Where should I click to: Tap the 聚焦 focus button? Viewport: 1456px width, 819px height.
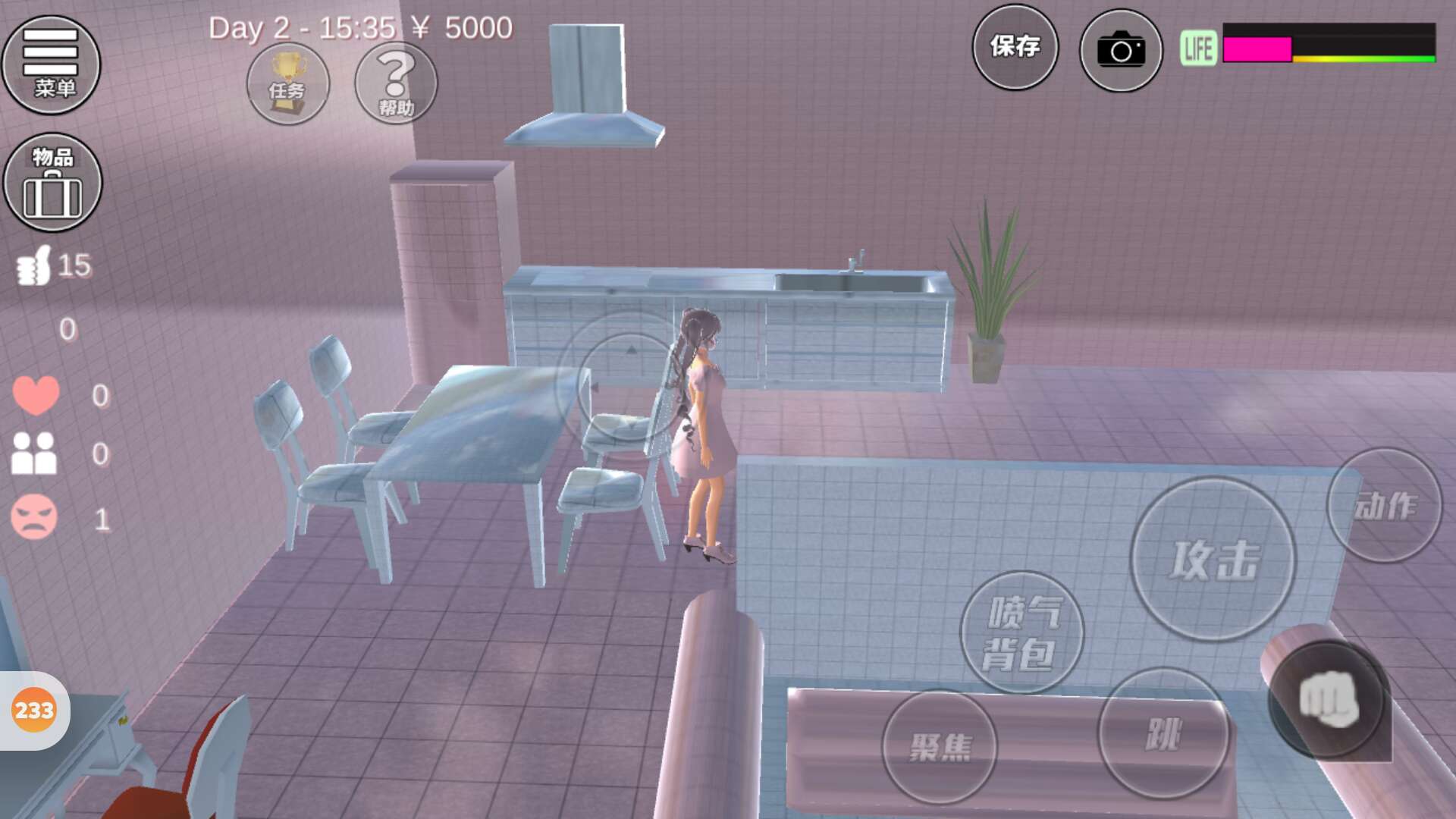(940, 747)
